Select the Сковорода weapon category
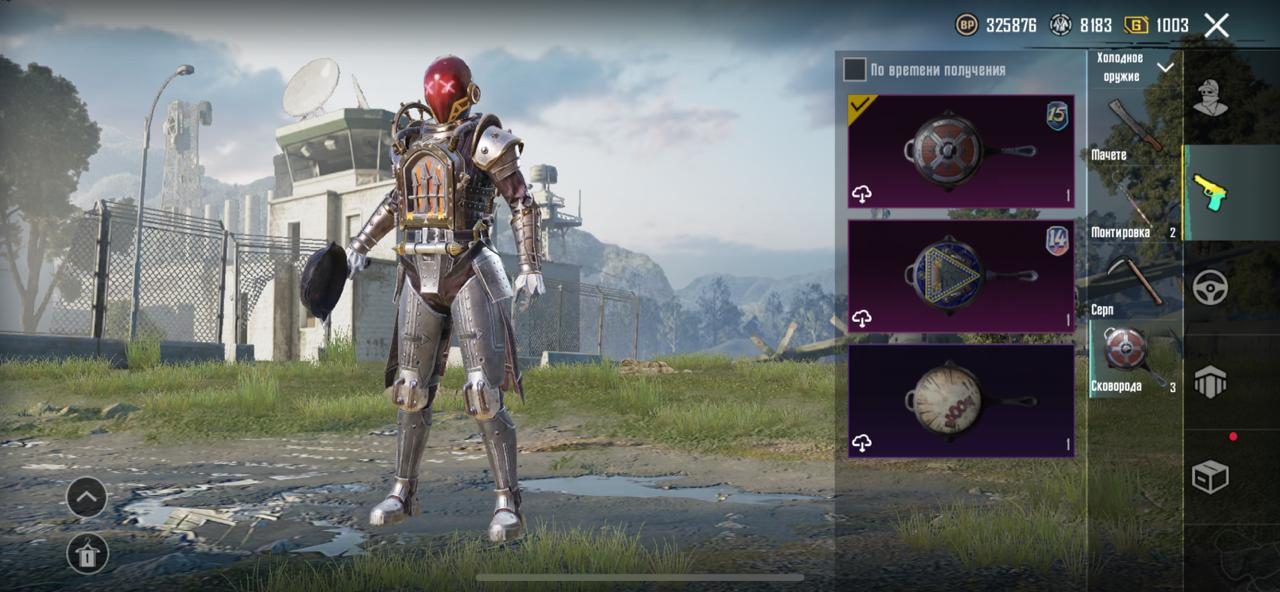 (x=1133, y=358)
